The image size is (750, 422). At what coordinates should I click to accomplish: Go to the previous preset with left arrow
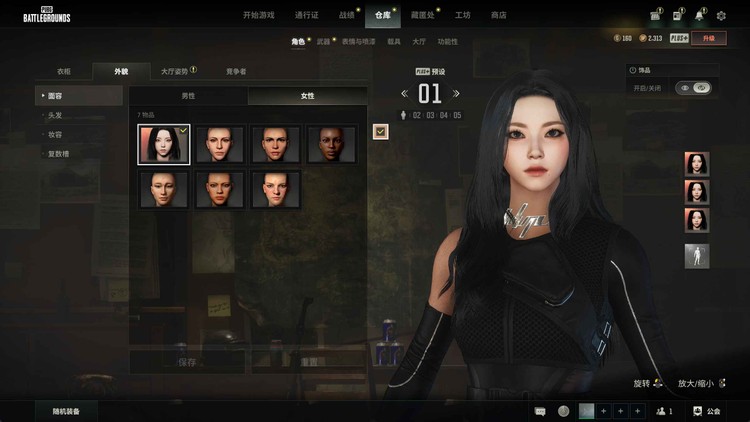pyautogui.click(x=405, y=94)
